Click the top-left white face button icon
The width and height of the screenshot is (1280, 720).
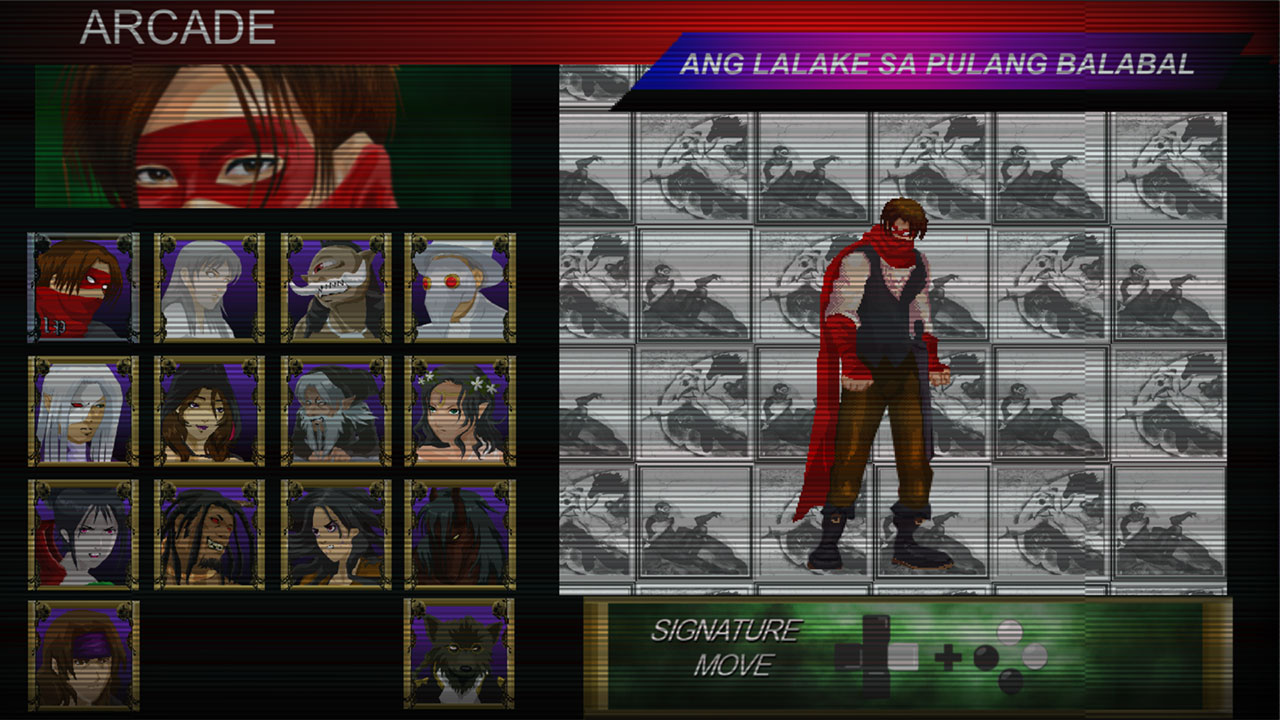(1010, 631)
